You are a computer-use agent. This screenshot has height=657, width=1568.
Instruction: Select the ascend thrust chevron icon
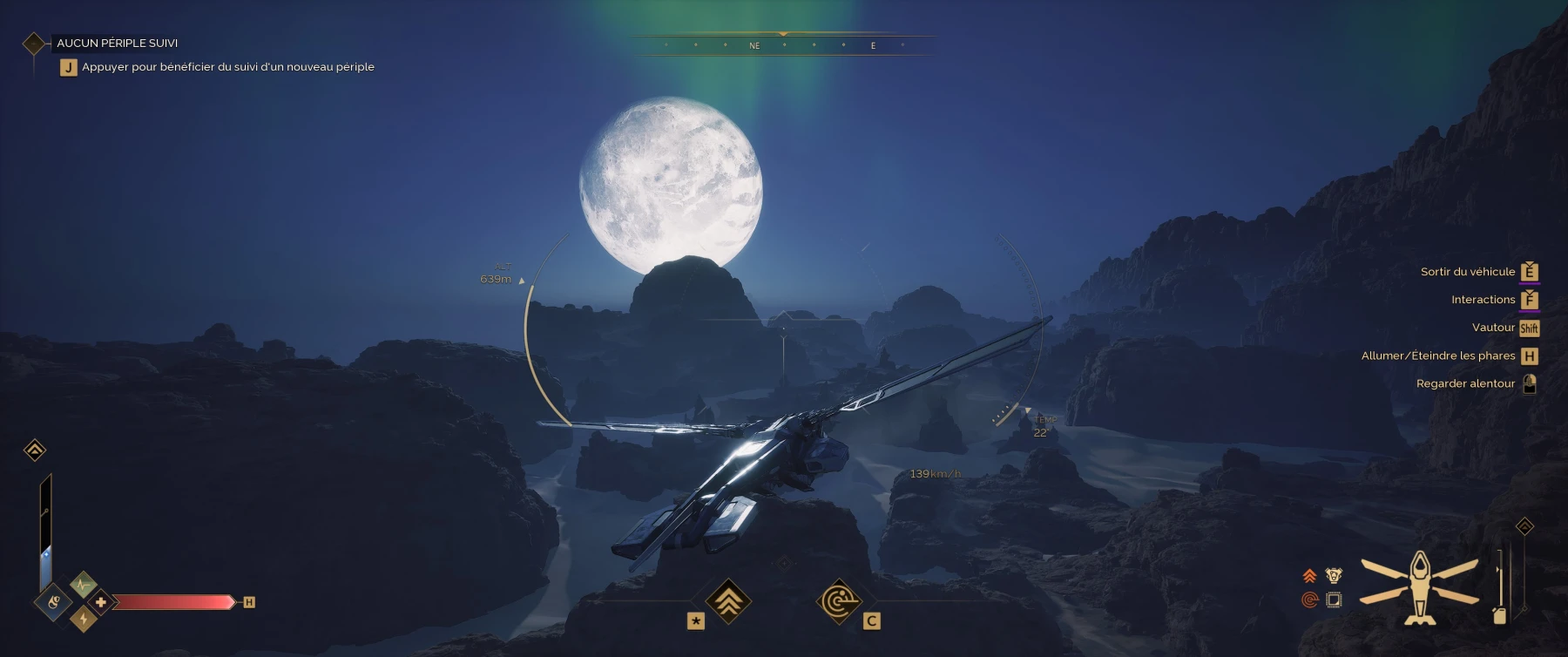(x=730, y=600)
